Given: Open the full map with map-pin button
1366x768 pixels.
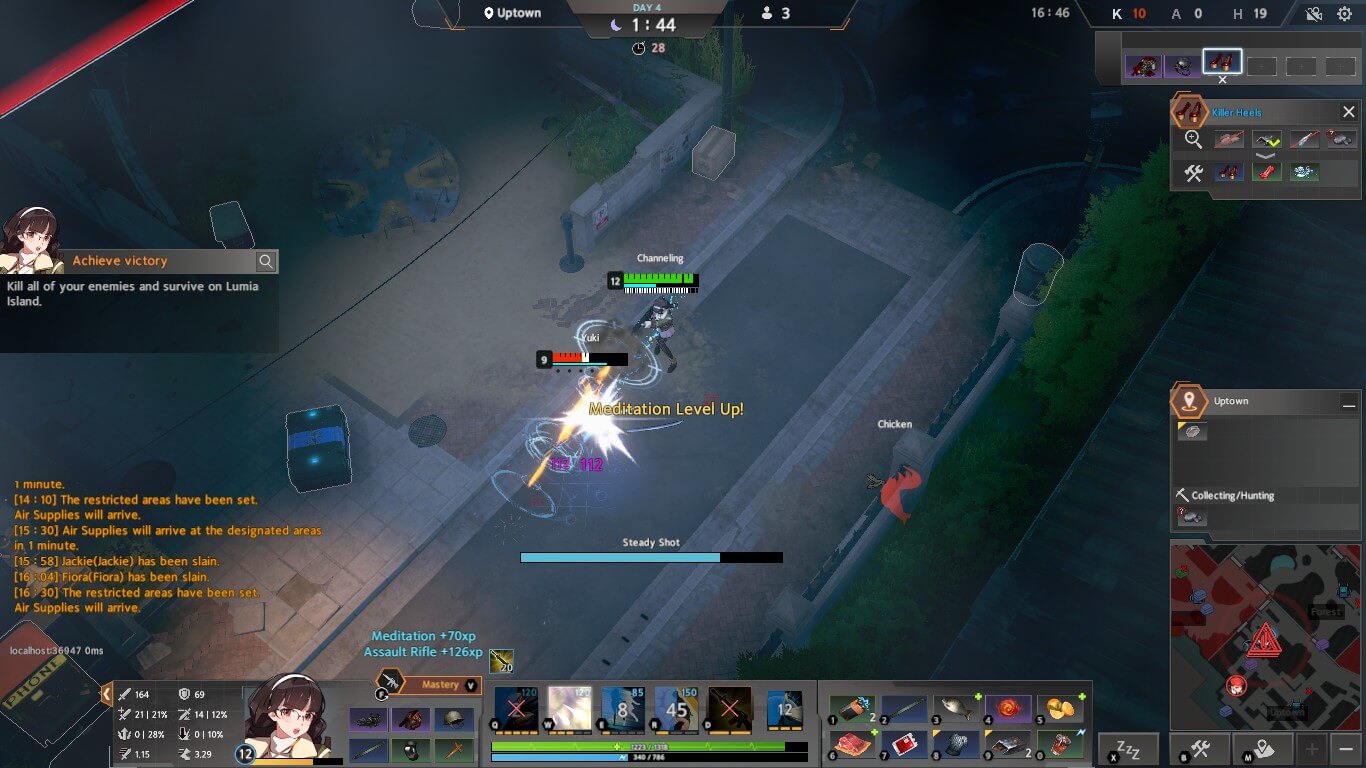Looking at the screenshot, I should [x=1262, y=748].
